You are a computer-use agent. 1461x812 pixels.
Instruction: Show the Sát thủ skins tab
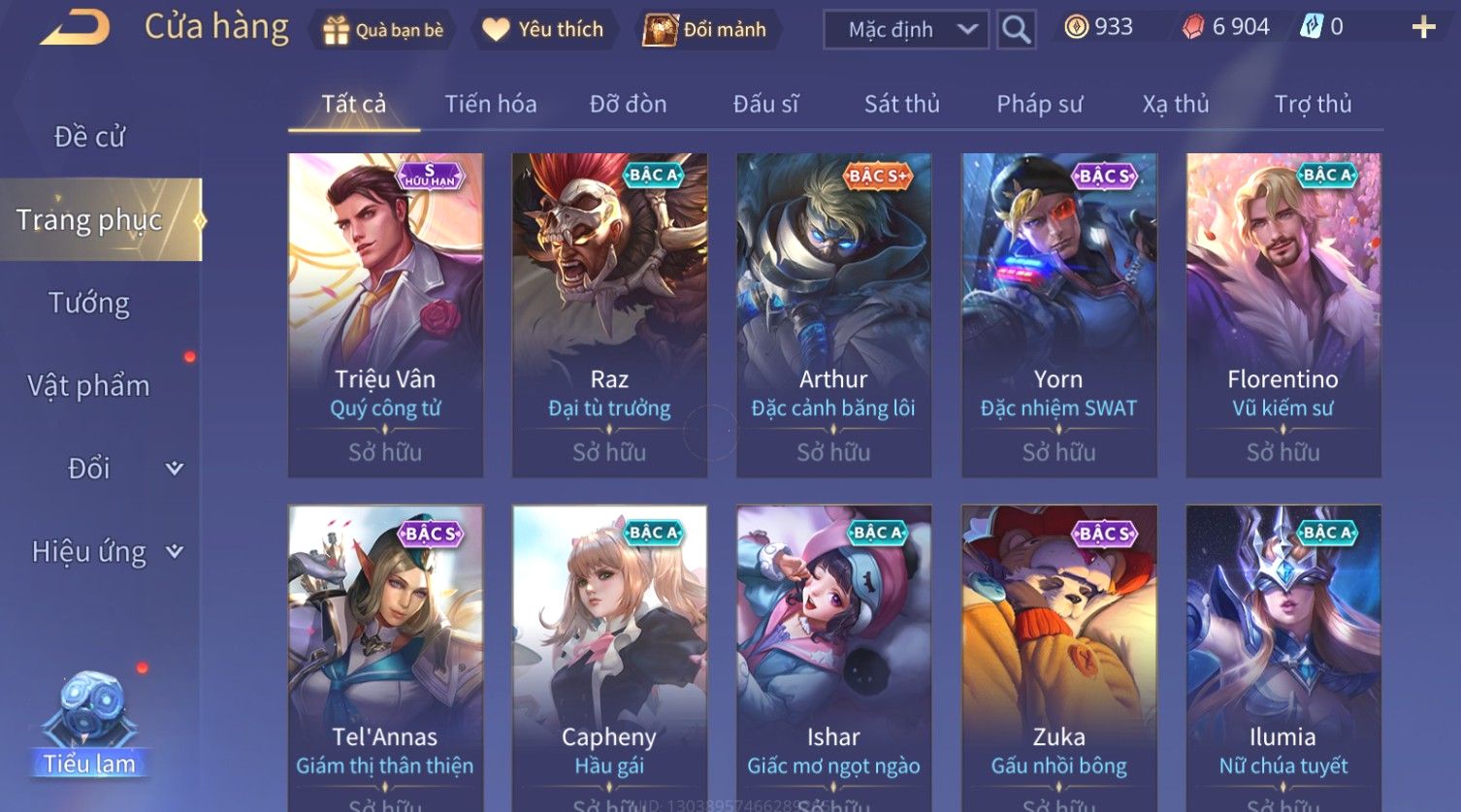[x=901, y=104]
